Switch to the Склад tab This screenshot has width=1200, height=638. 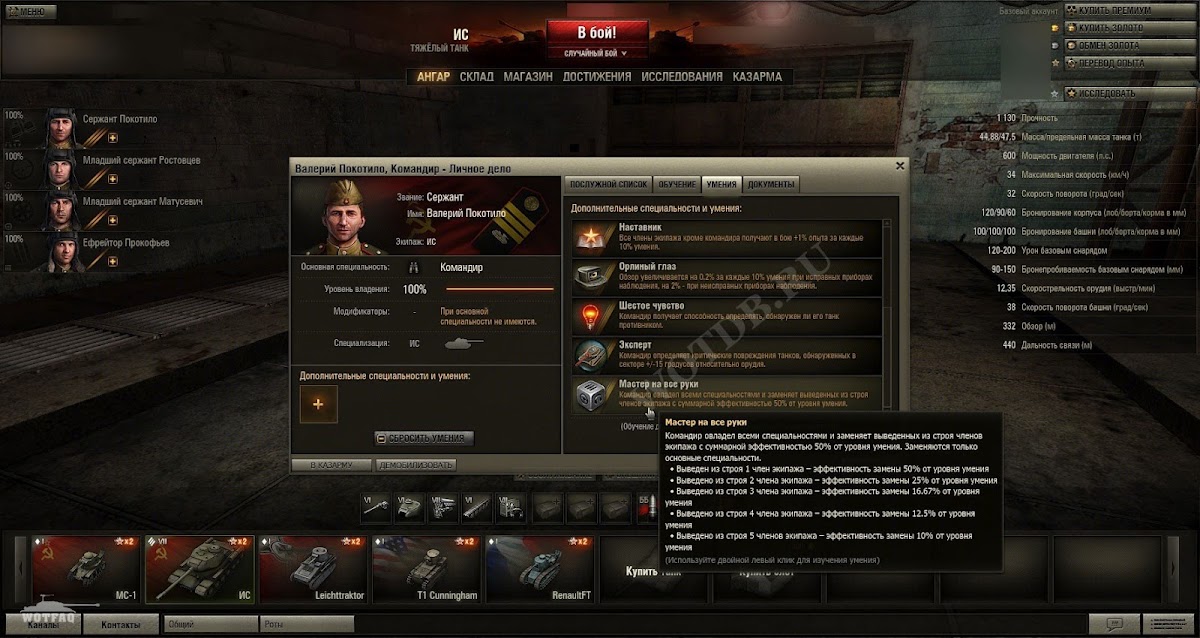(476, 77)
